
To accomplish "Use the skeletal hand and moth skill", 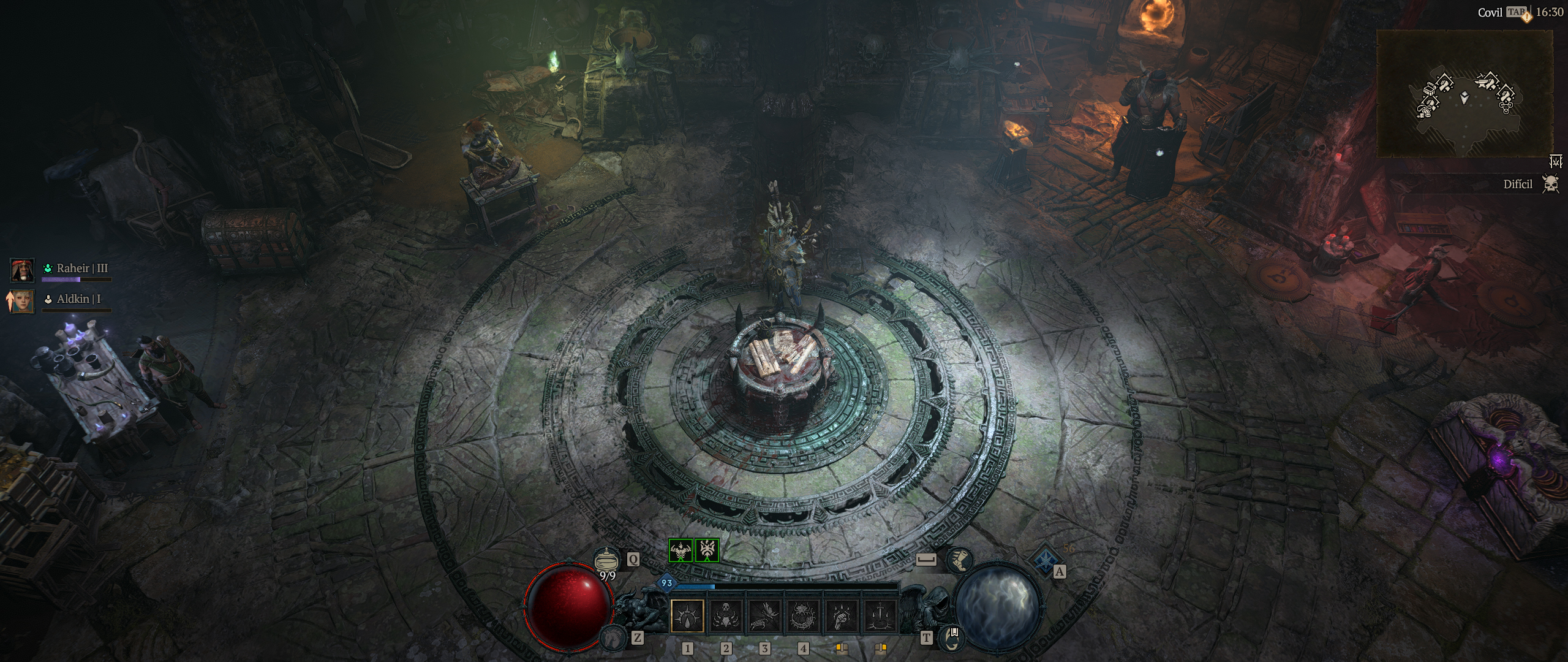I will coord(765,615).
